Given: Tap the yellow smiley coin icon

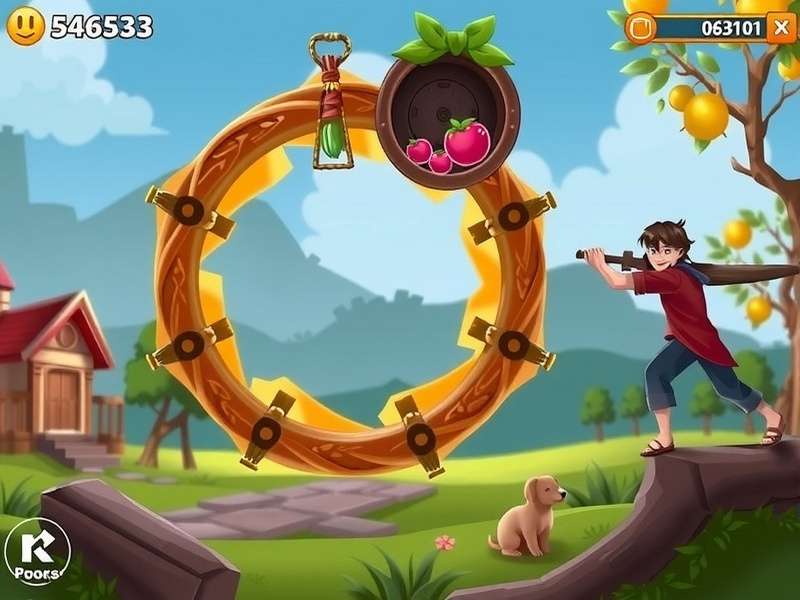Looking at the screenshot, I should (25, 26).
